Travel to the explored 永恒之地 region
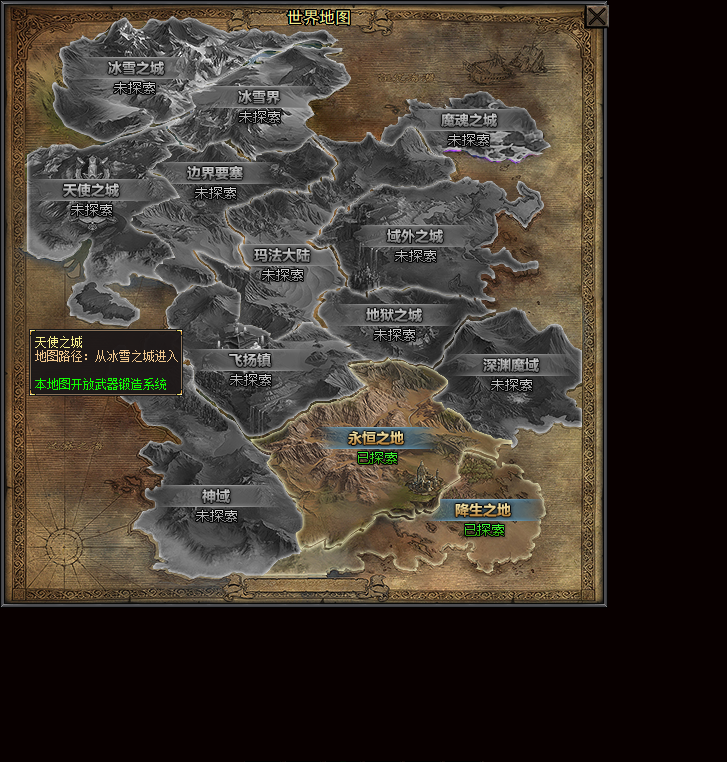 376,438
